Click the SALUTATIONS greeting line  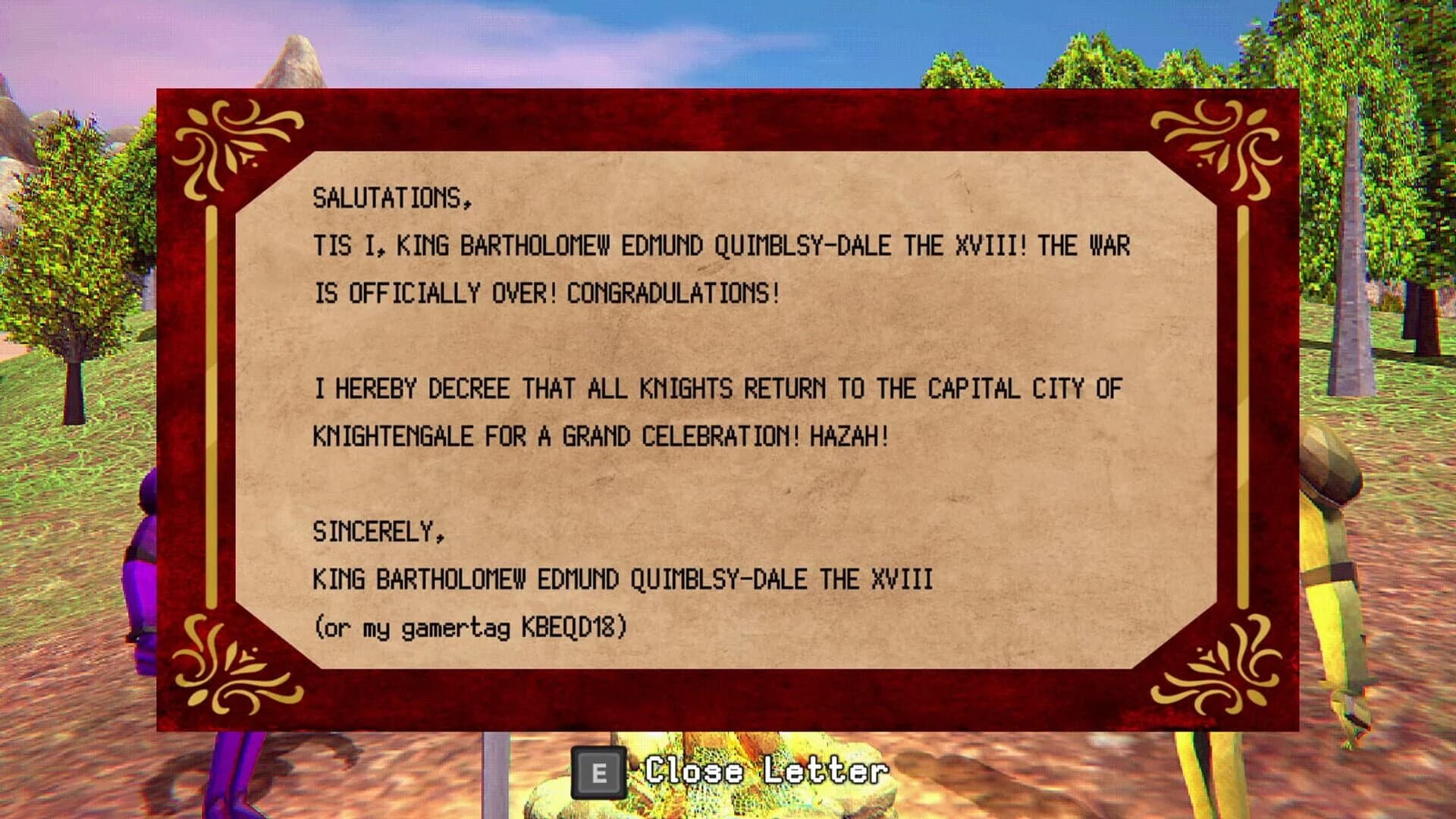pyautogui.click(x=391, y=199)
